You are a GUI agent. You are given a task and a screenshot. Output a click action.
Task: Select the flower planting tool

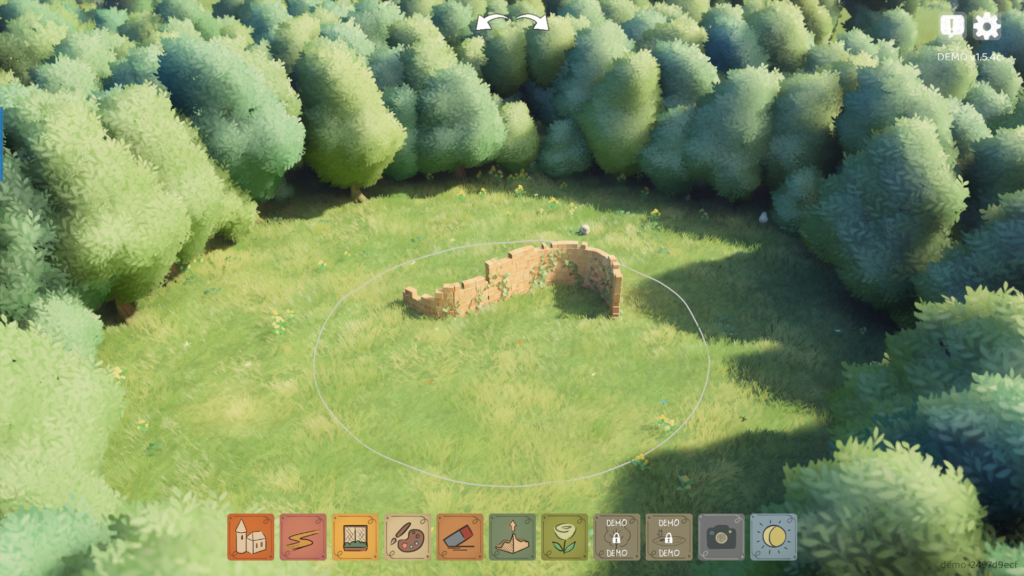[565, 537]
